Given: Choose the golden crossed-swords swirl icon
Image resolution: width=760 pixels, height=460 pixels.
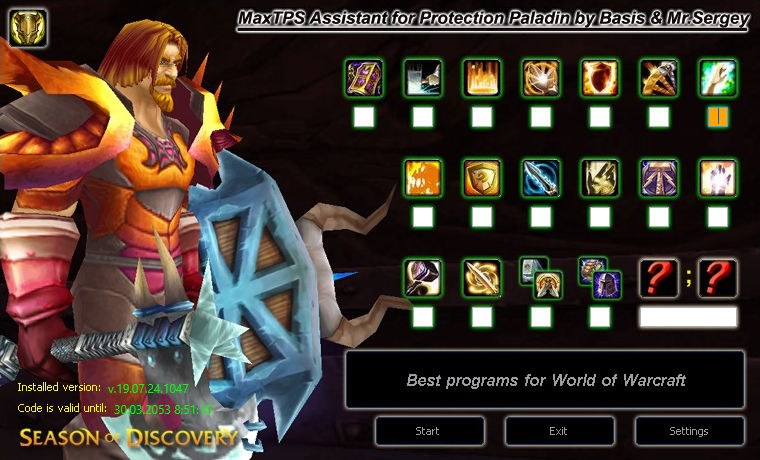Looking at the screenshot, I should pos(482,277).
